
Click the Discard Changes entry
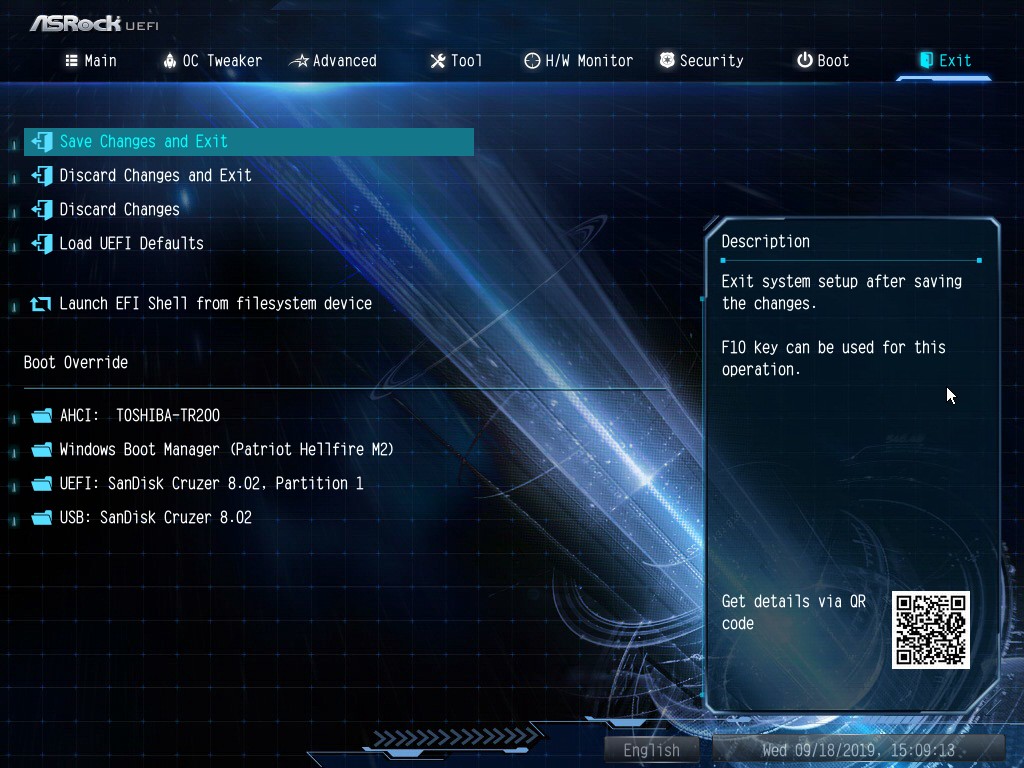119,210
